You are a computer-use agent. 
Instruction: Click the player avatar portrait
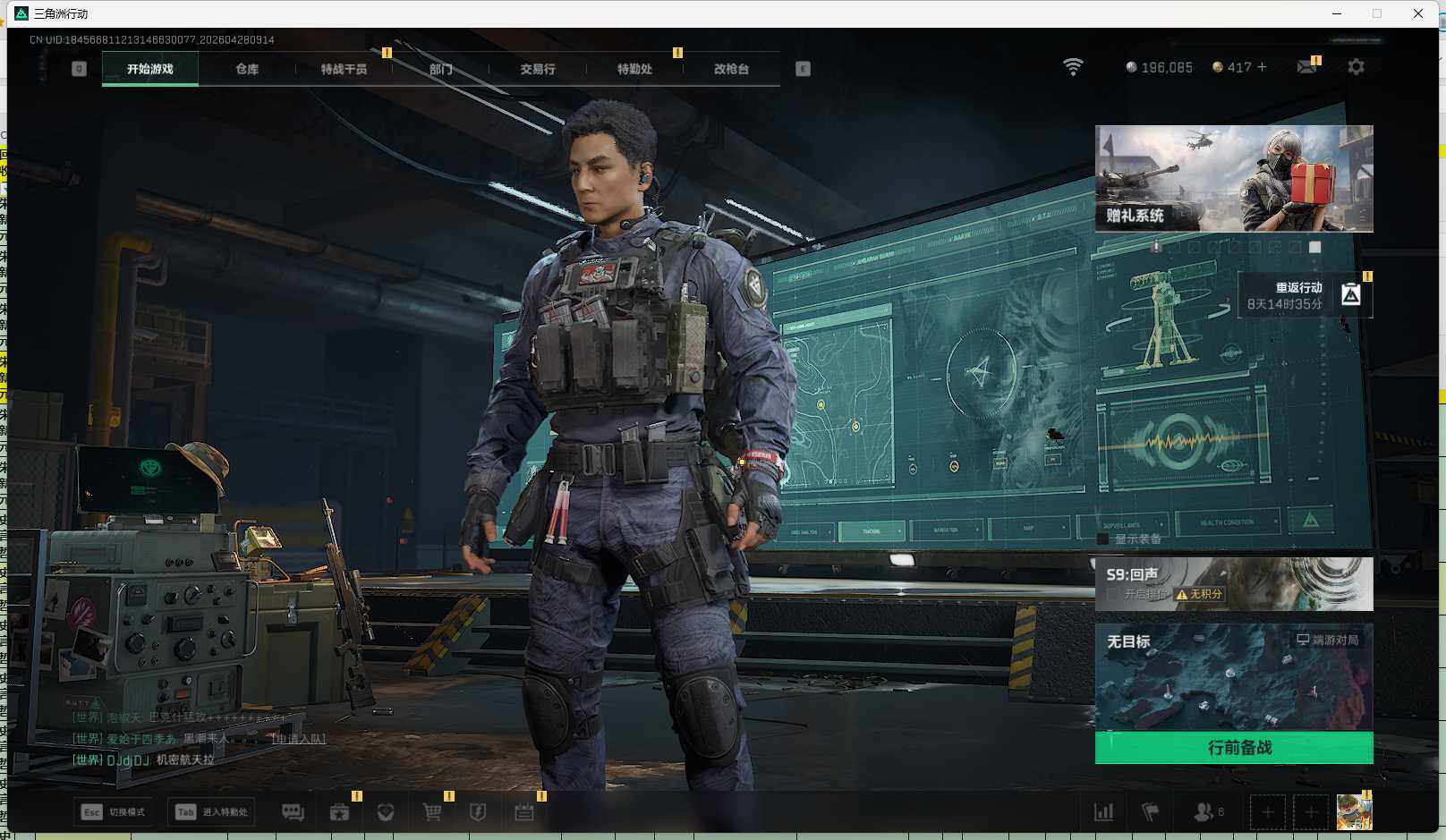pos(1354,812)
